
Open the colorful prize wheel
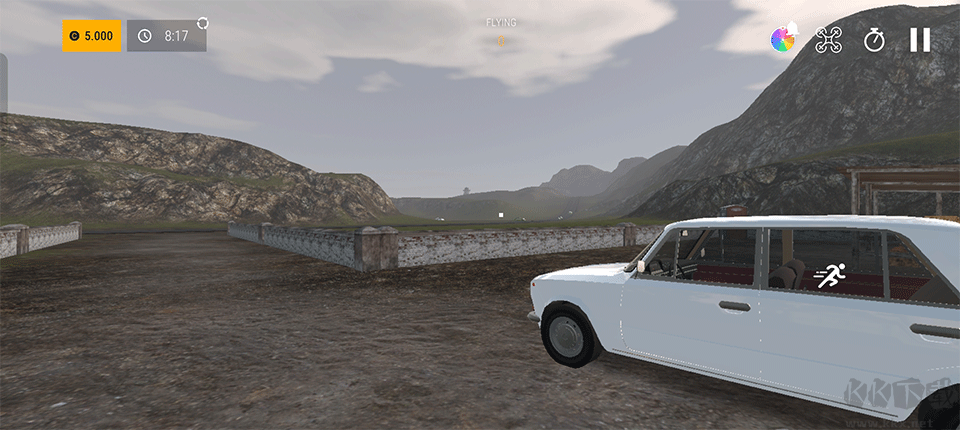784,39
